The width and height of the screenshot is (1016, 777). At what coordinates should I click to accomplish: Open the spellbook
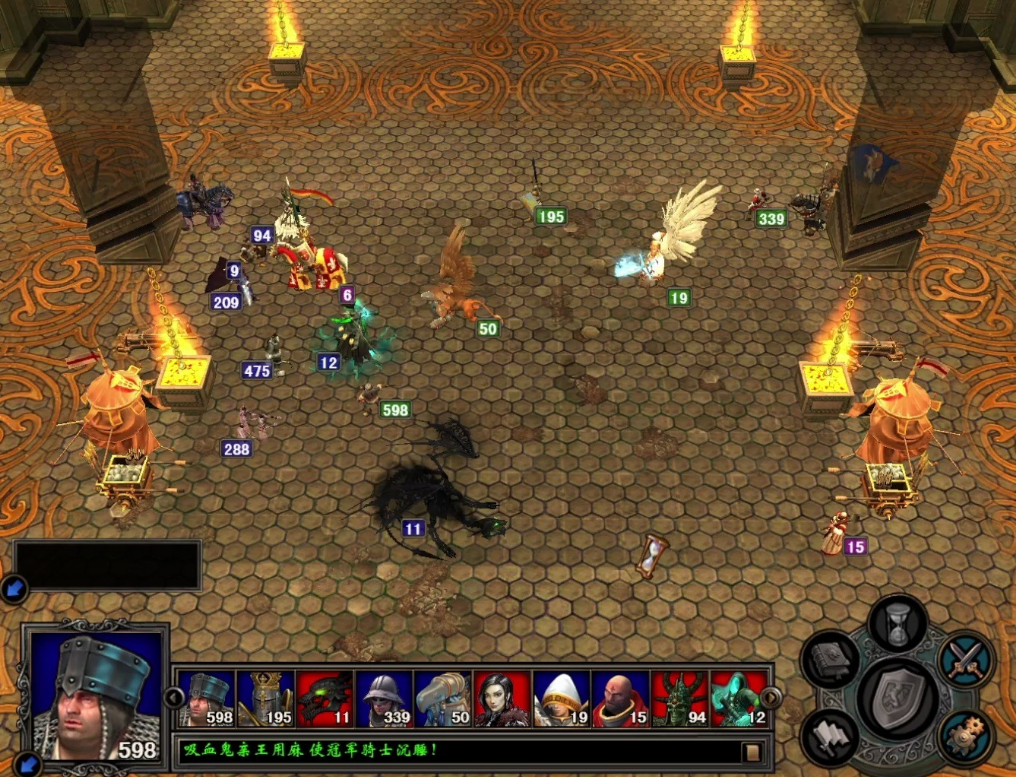pyautogui.click(x=831, y=660)
